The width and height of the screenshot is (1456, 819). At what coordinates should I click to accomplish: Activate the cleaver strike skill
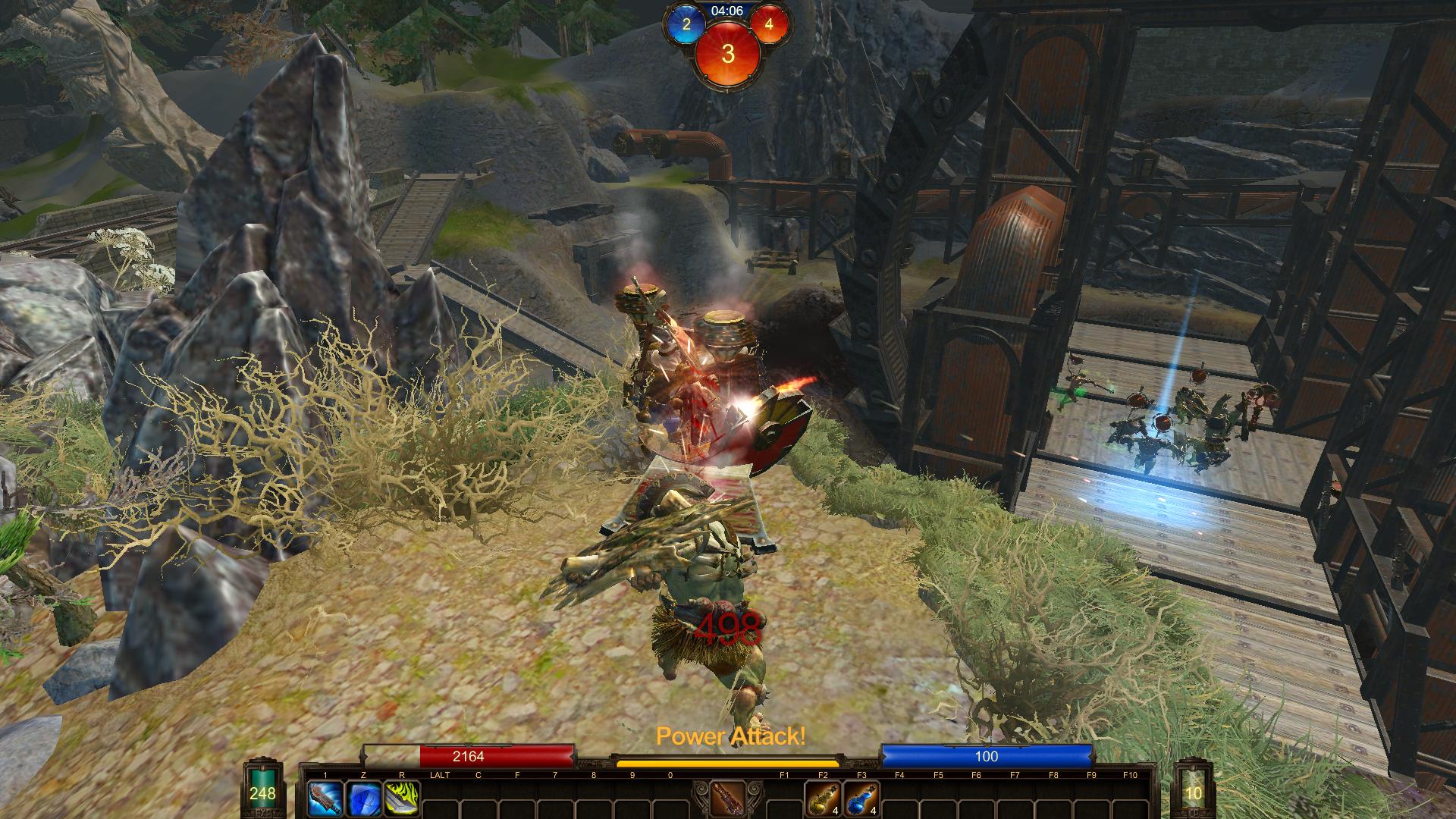[325, 799]
